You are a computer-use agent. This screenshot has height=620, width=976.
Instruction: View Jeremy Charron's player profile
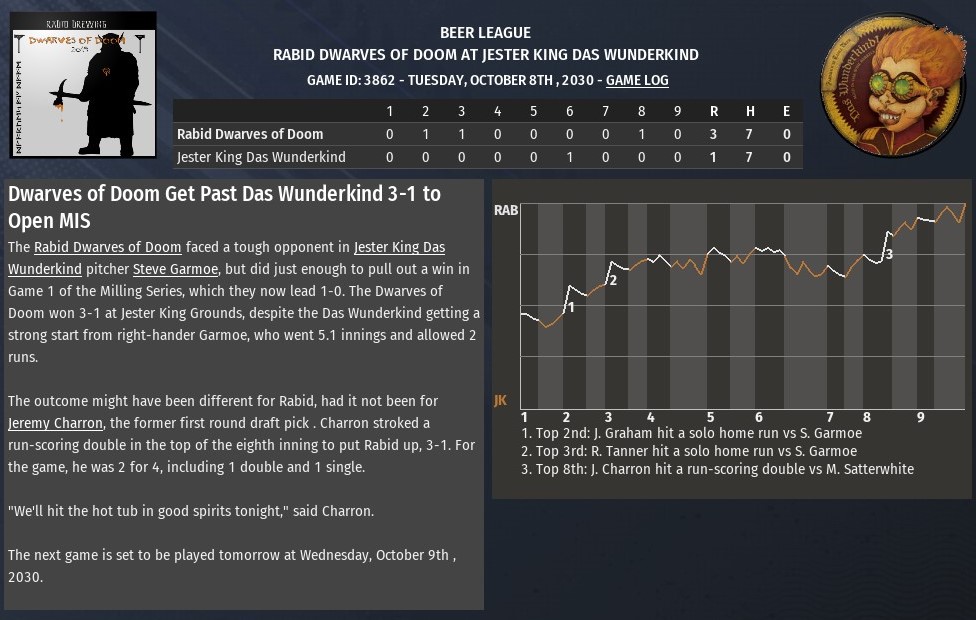point(55,423)
